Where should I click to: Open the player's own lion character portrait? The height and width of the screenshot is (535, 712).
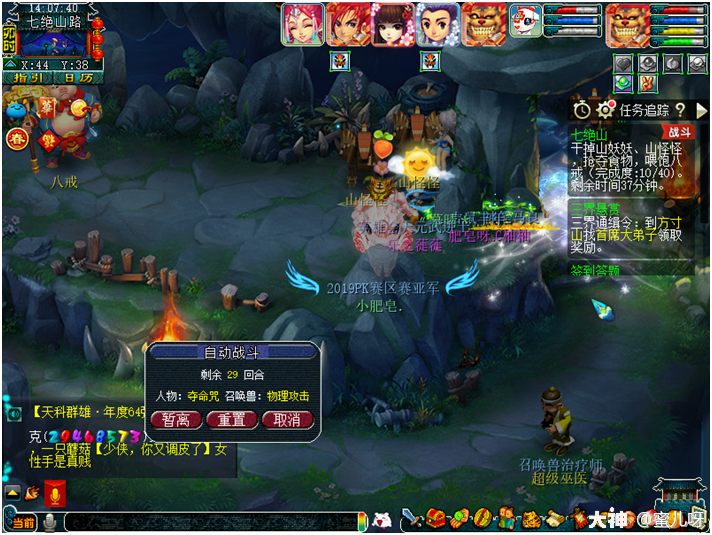pos(625,24)
